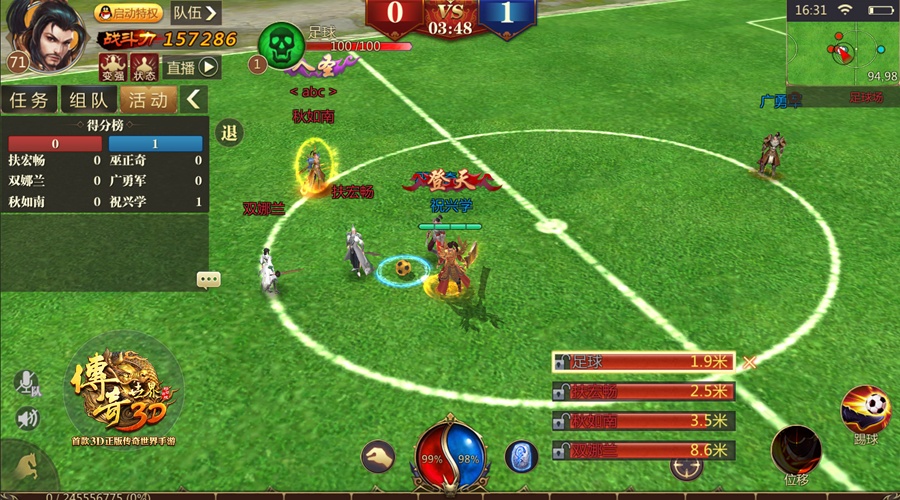Viewport: 900px width, 500px height.
Task: Open the 状态 status icon
Action: pyautogui.click(x=144, y=67)
